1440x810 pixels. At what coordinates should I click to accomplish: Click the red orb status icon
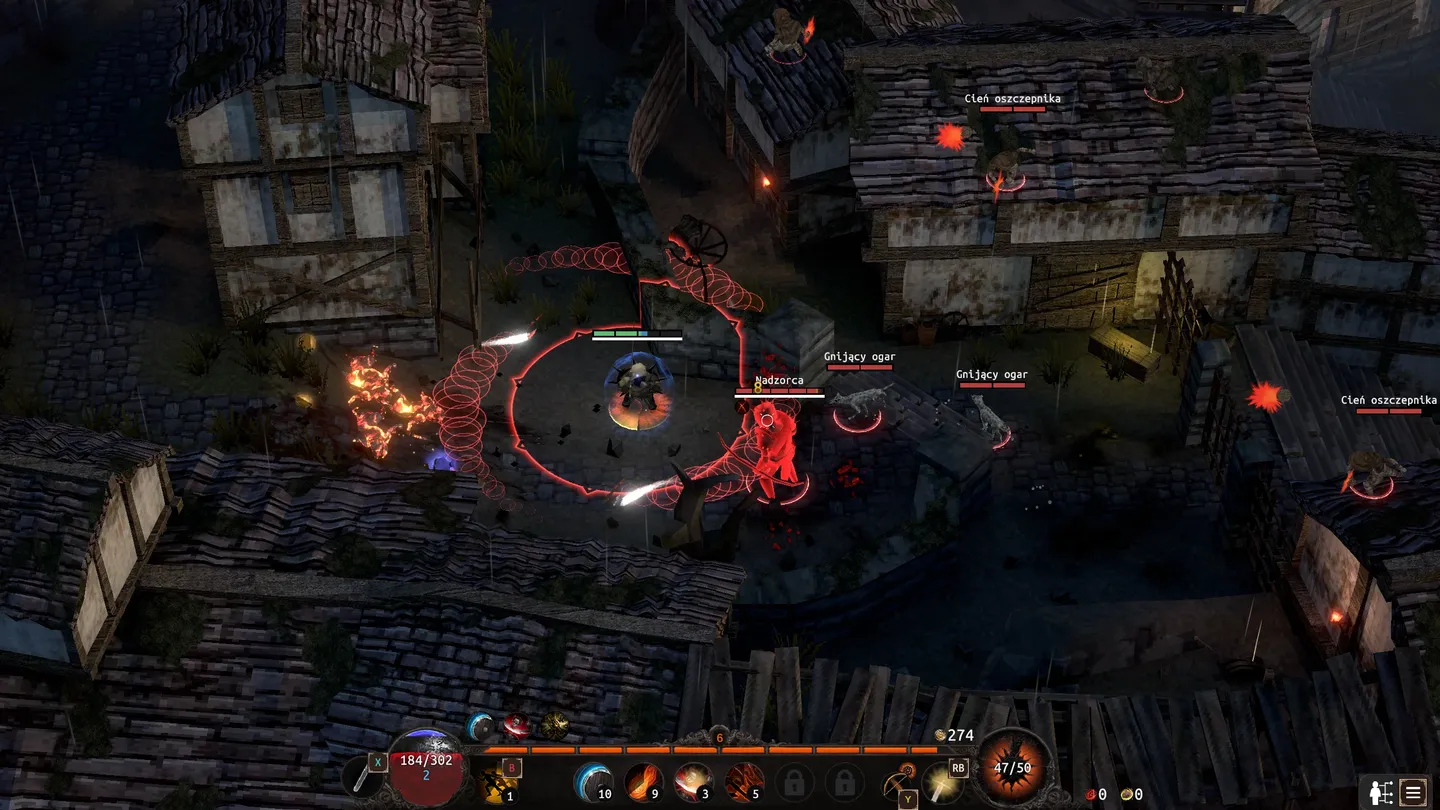[x=516, y=725]
